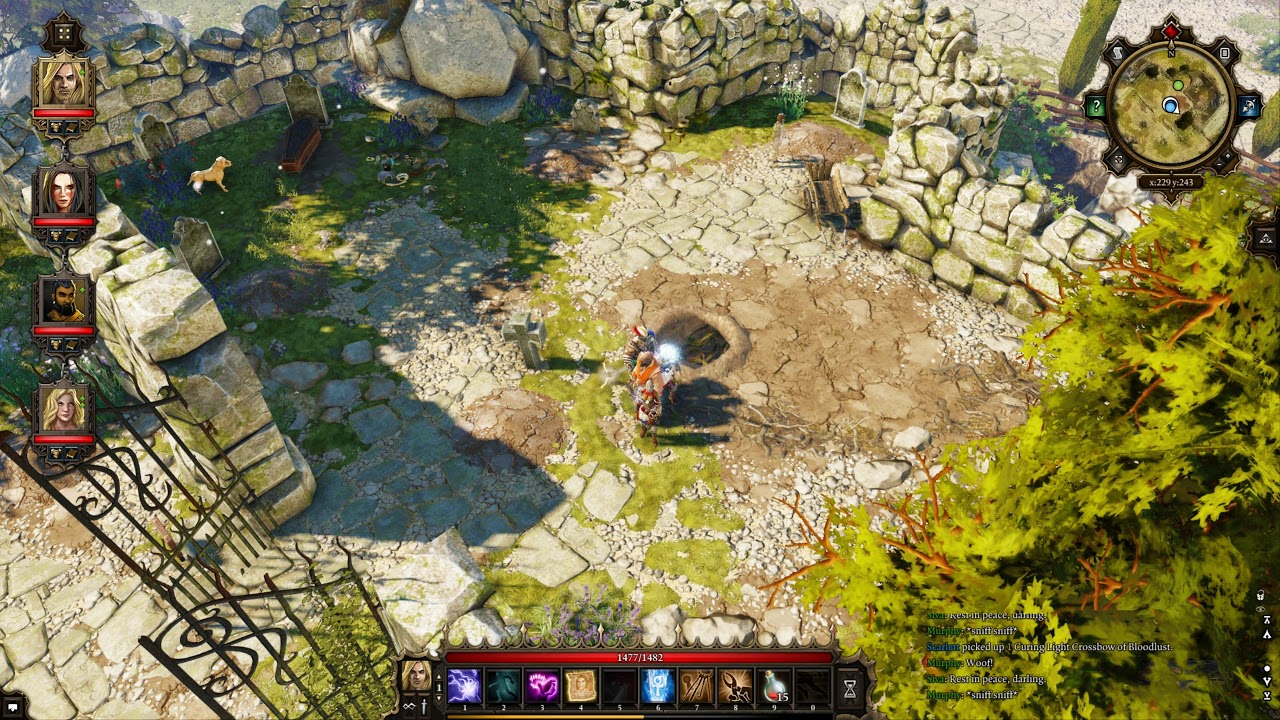Select the golden portrait scroll in hotbar
This screenshot has height=720, width=1280.
[x=581, y=686]
